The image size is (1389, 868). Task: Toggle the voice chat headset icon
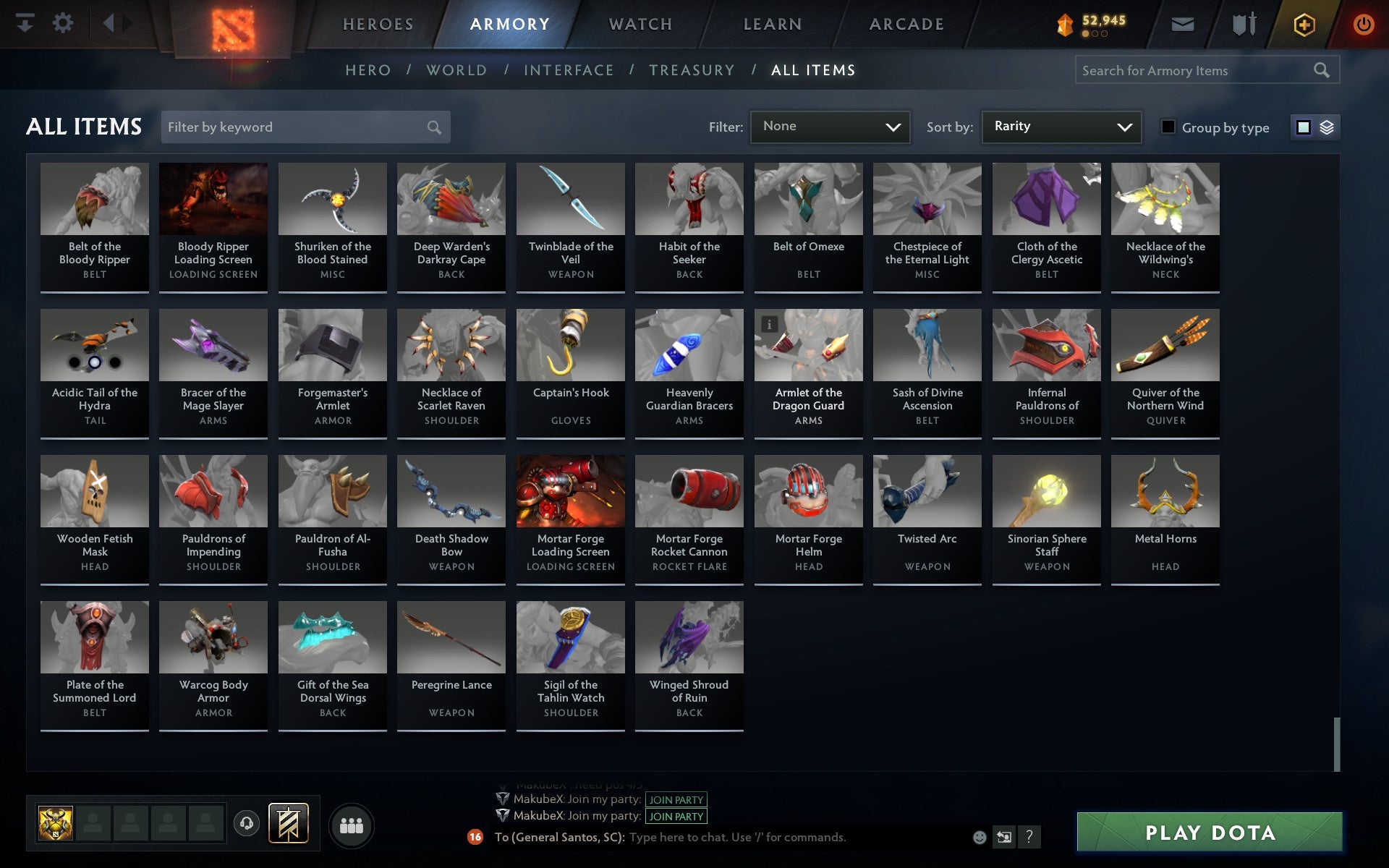coord(246,822)
